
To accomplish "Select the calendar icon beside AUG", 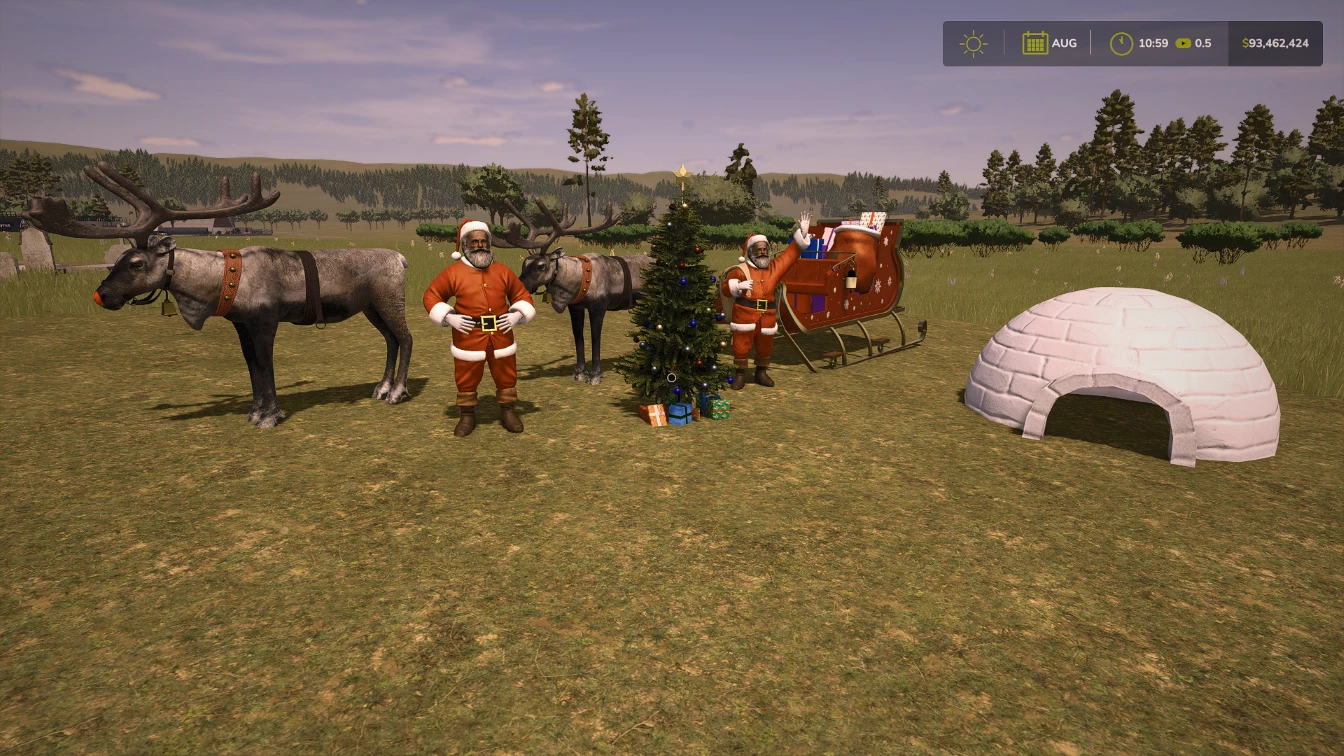I will [1035, 43].
